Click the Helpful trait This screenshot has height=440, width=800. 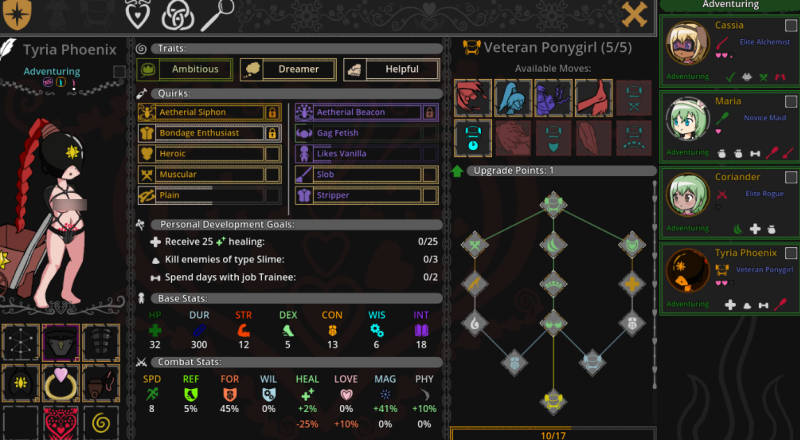coord(392,69)
